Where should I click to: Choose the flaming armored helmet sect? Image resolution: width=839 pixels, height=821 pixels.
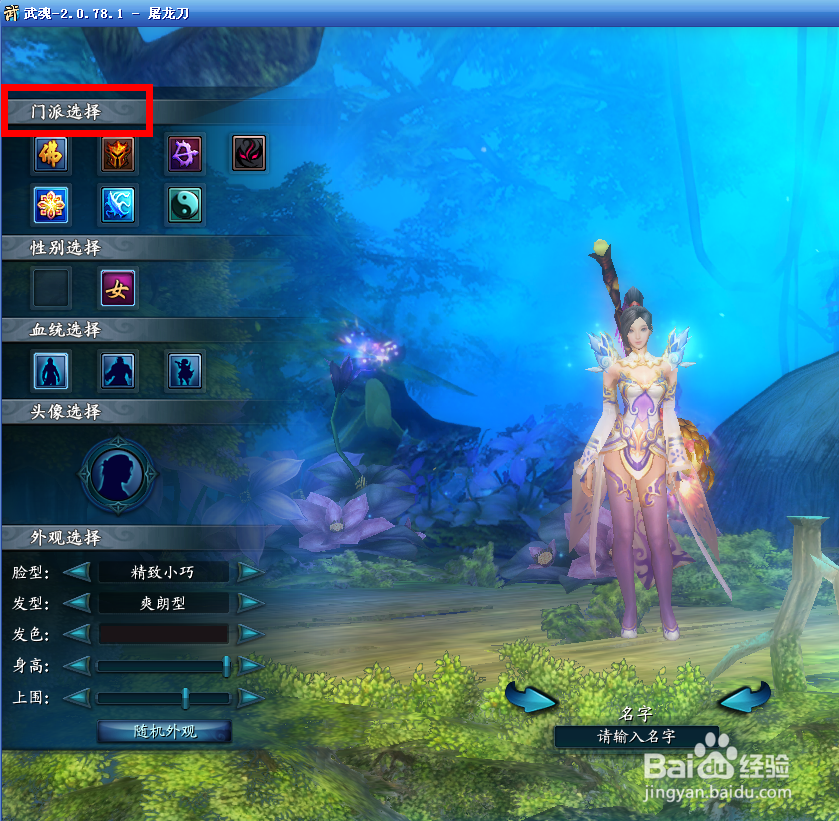pos(118,153)
